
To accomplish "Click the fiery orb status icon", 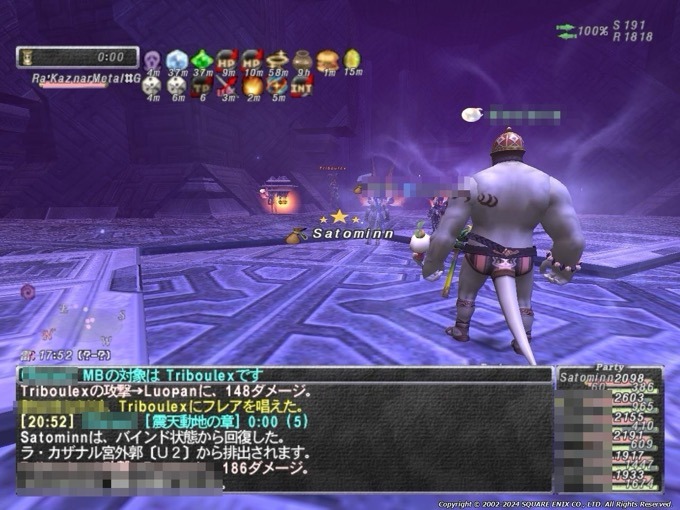I will pyautogui.click(x=252, y=86).
